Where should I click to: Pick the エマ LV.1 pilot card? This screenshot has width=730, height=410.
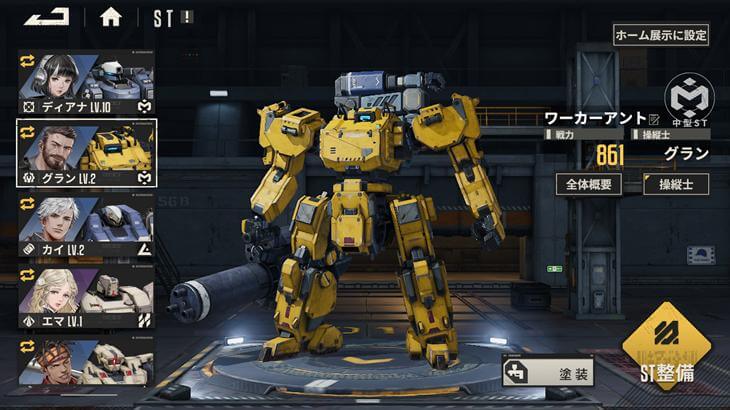point(86,297)
